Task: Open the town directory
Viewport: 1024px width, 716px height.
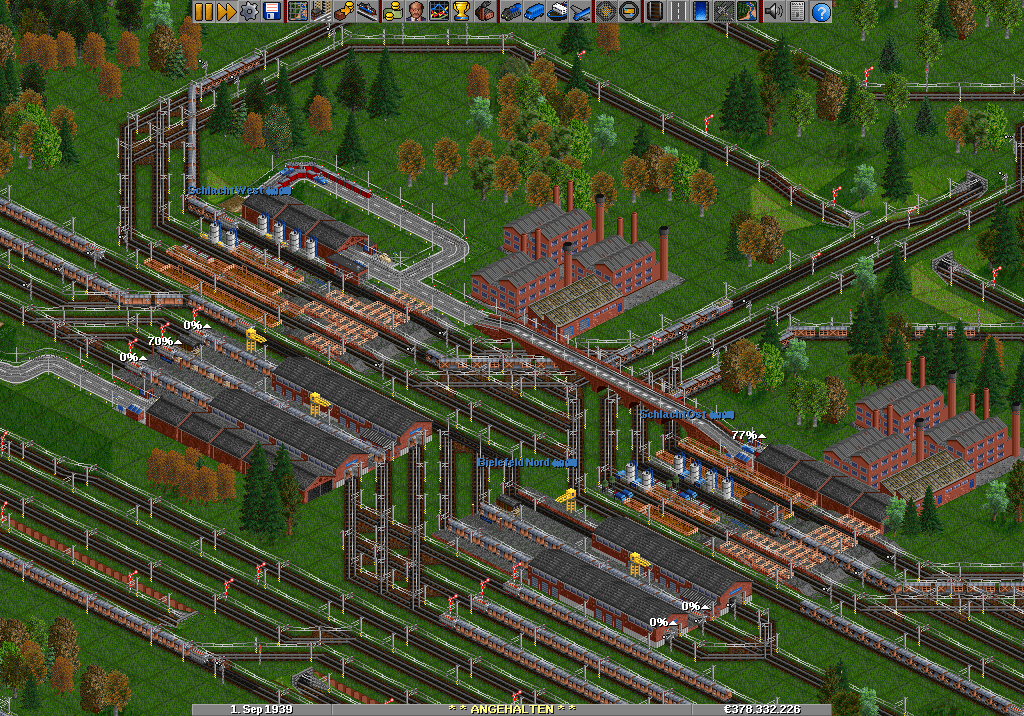Action: pyautogui.click(x=320, y=11)
